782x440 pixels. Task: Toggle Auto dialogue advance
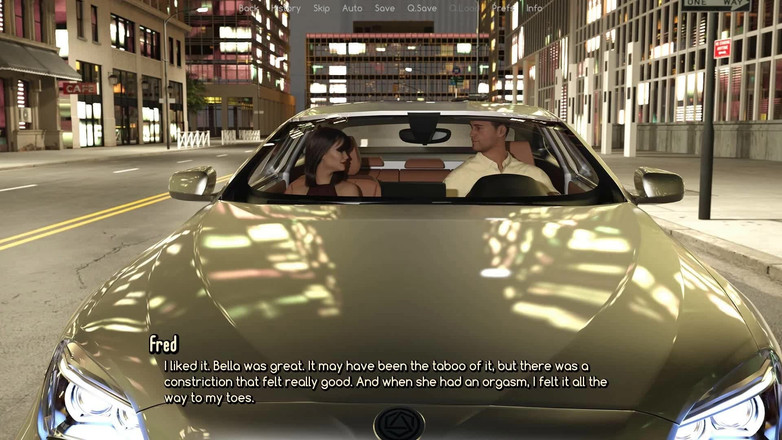click(352, 8)
